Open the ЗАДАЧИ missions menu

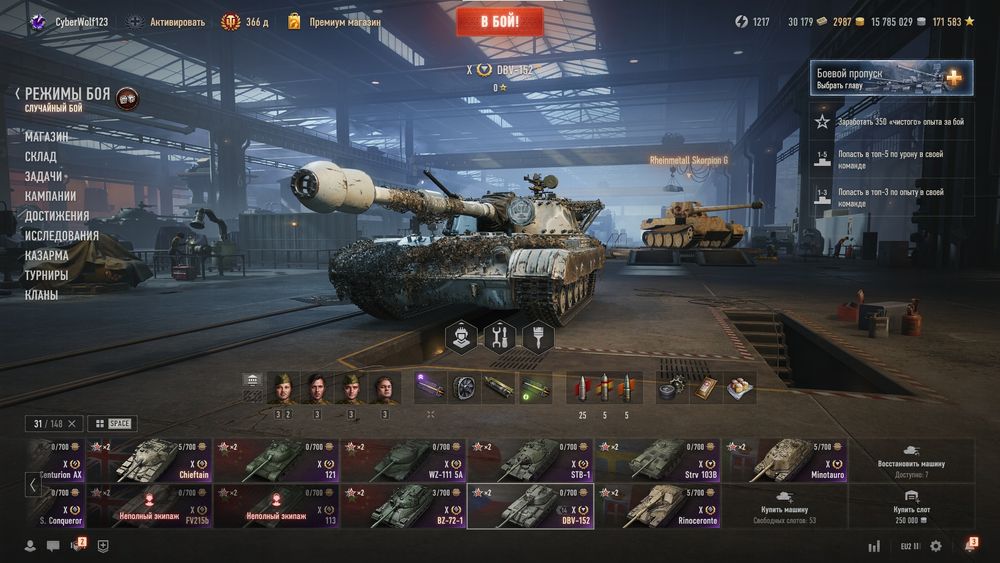(x=44, y=176)
